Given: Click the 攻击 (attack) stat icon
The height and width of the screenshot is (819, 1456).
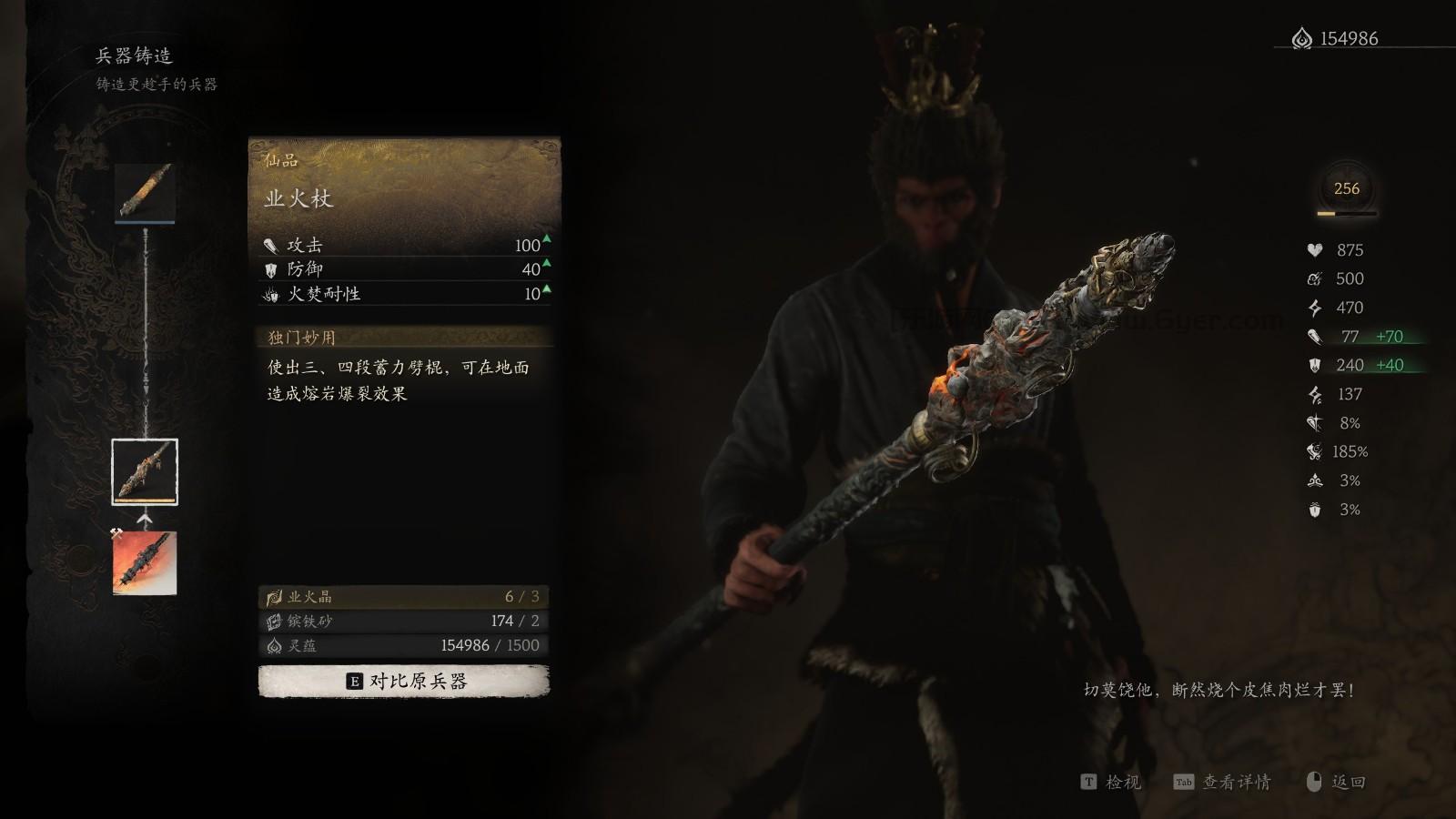Looking at the screenshot, I should pyautogui.click(x=270, y=244).
